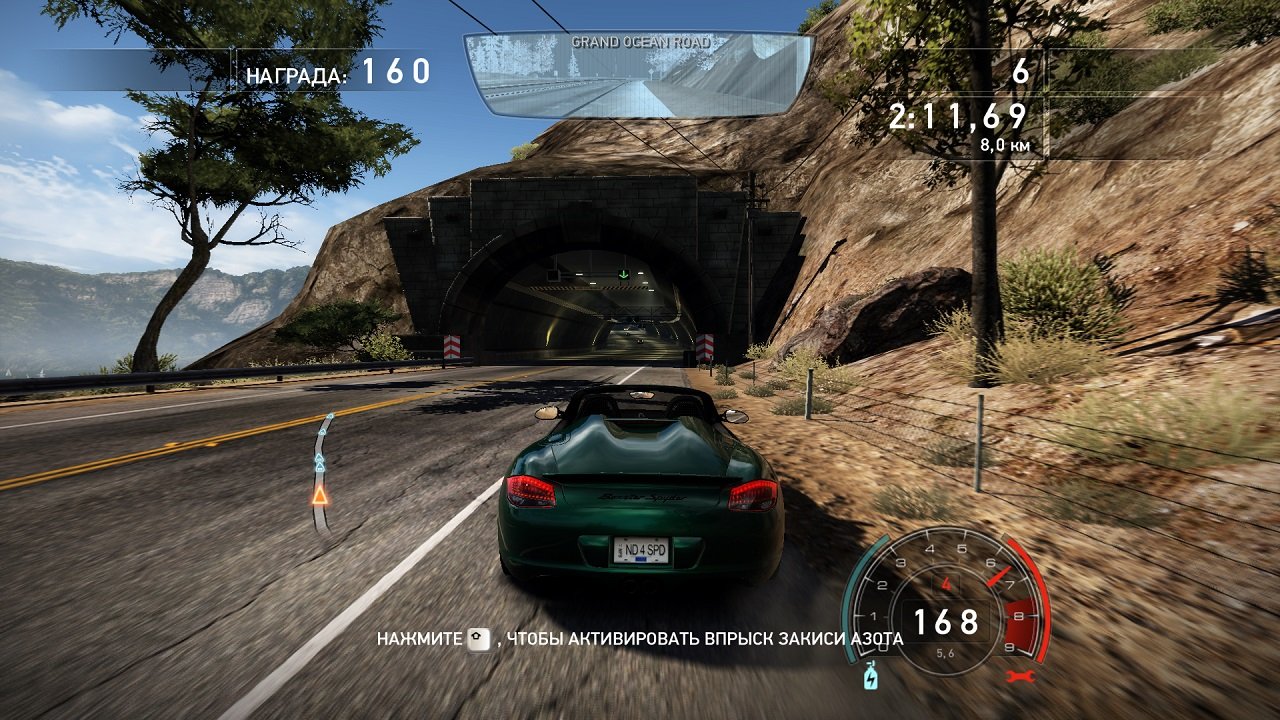This screenshot has height=720, width=1280.
Task: Select the orange player triangle on the route strip
Action: tap(321, 495)
